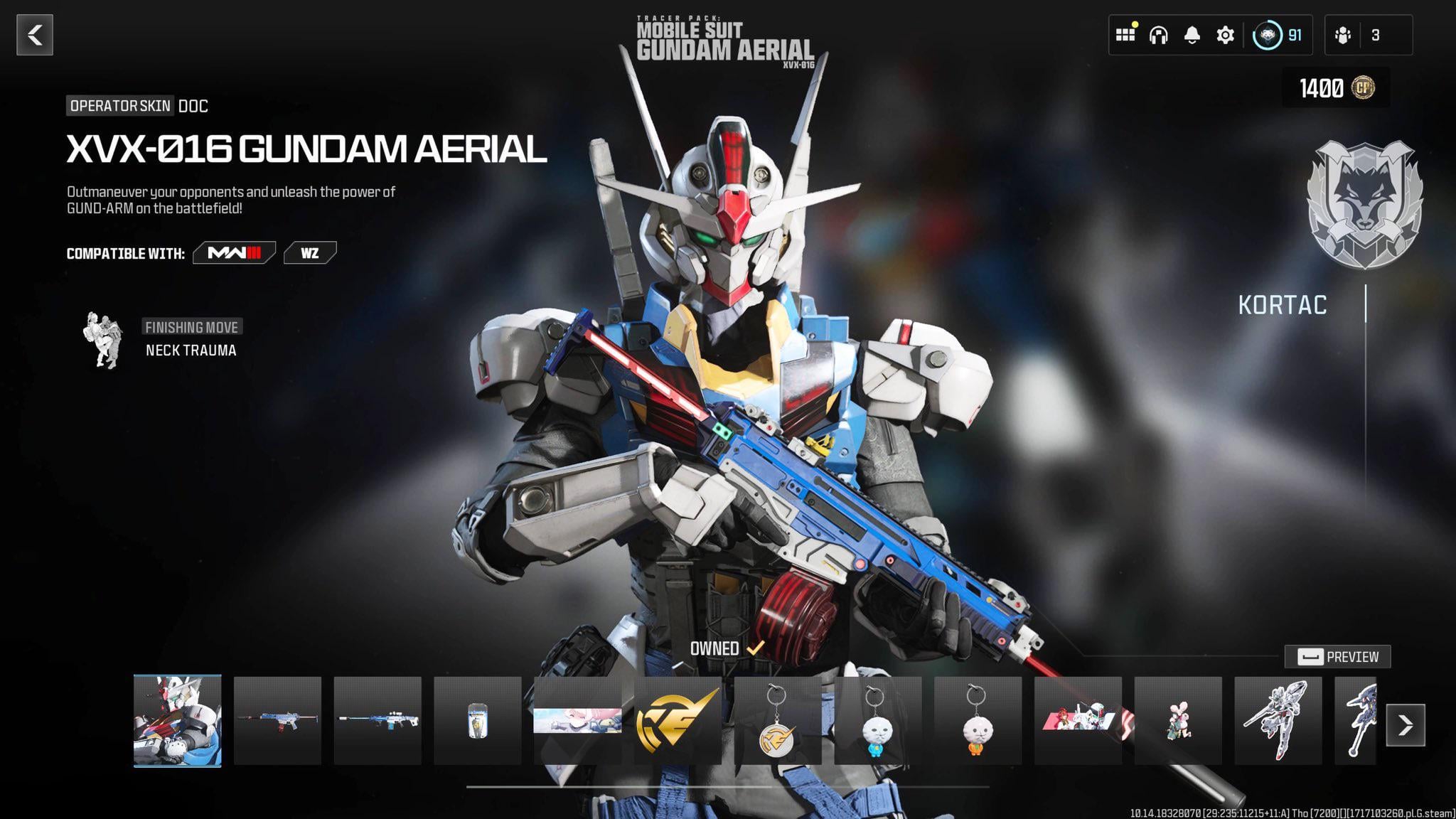1456x819 pixels.
Task: Click the Owned checkmark label
Action: coord(727,649)
